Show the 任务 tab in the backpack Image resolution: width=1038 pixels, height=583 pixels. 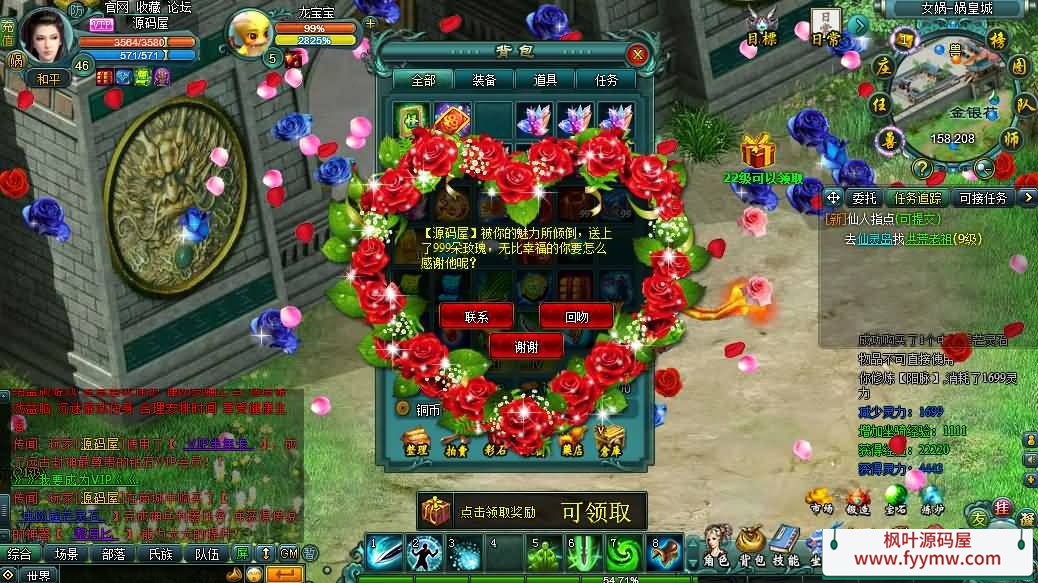(x=606, y=80)
